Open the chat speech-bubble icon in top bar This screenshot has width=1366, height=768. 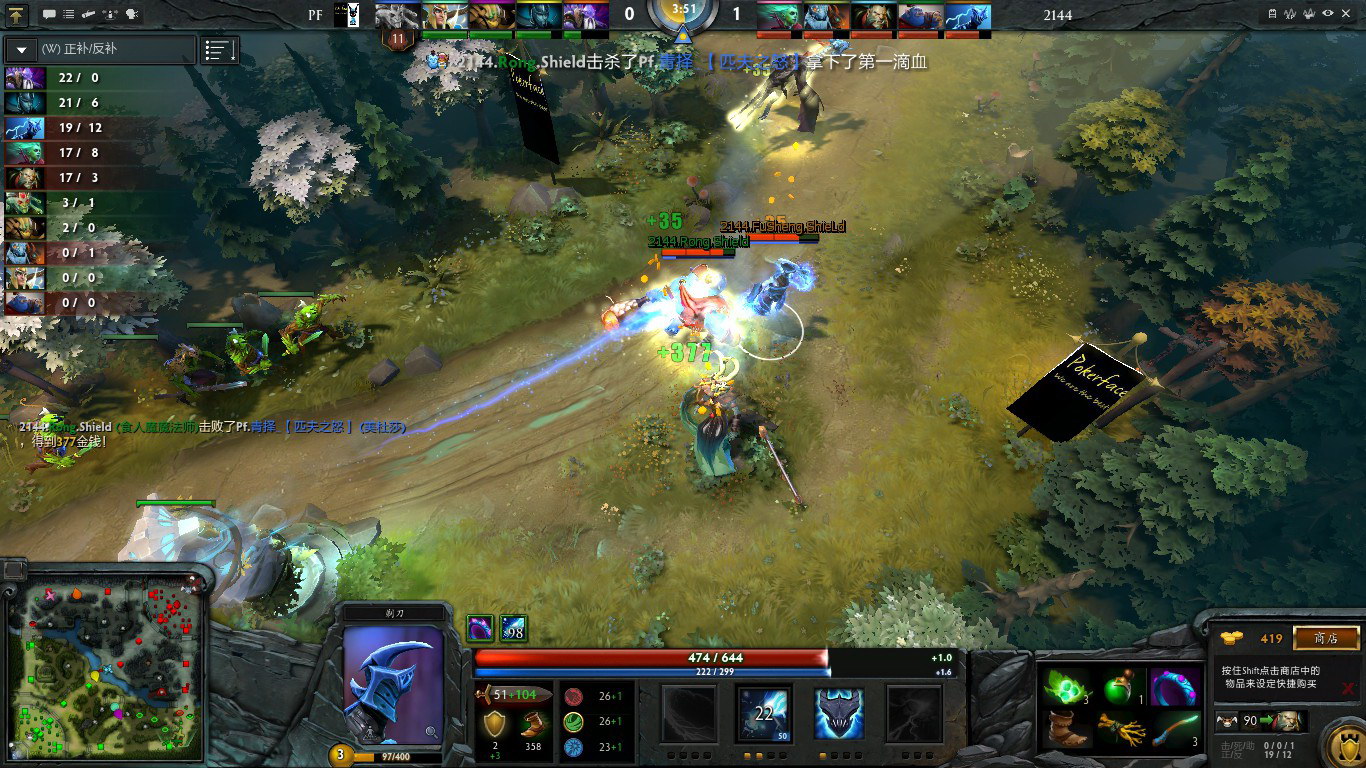49,15
